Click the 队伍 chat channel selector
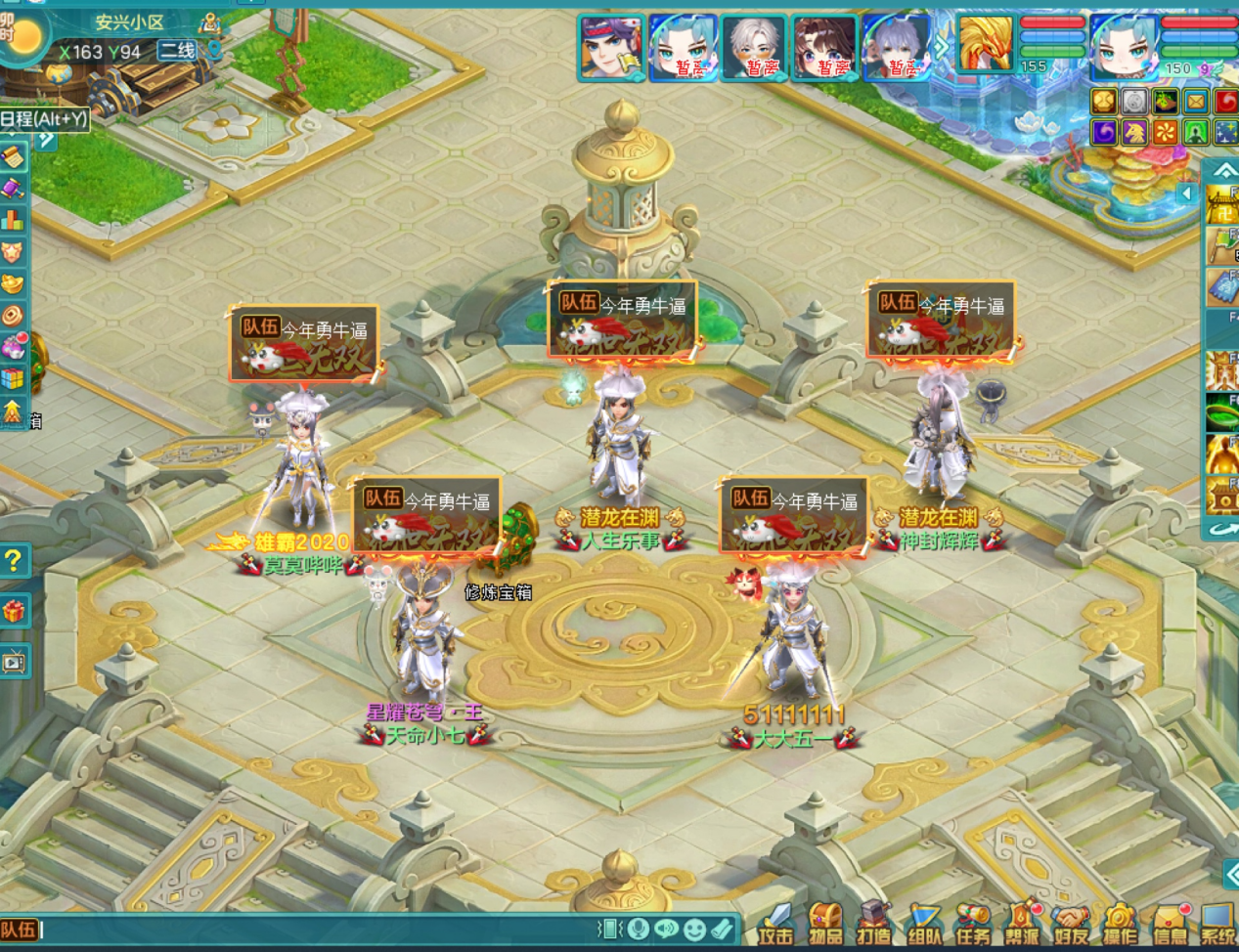 tap(19, 930)
